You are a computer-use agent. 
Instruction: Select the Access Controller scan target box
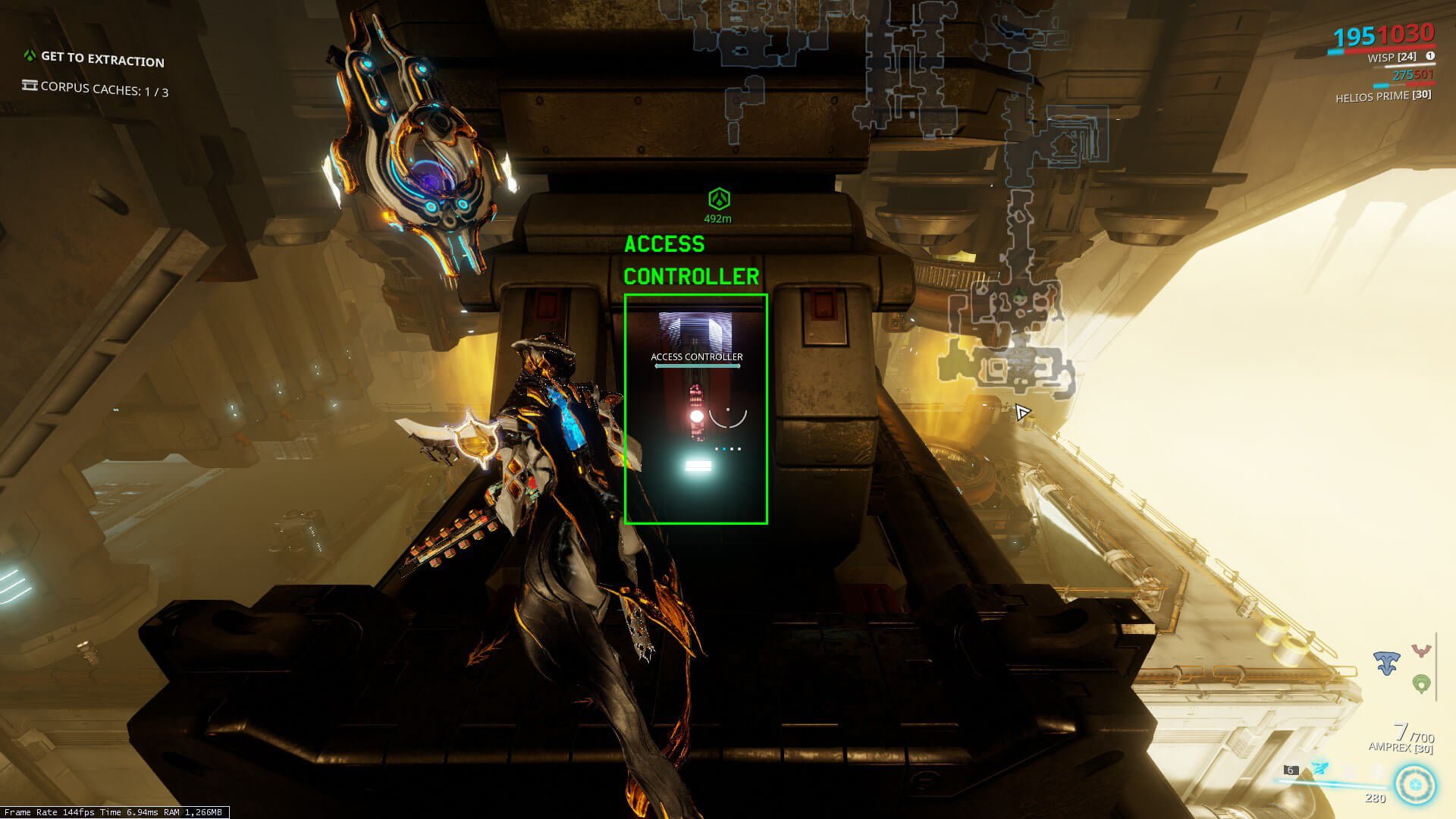(x=695, y=409)
